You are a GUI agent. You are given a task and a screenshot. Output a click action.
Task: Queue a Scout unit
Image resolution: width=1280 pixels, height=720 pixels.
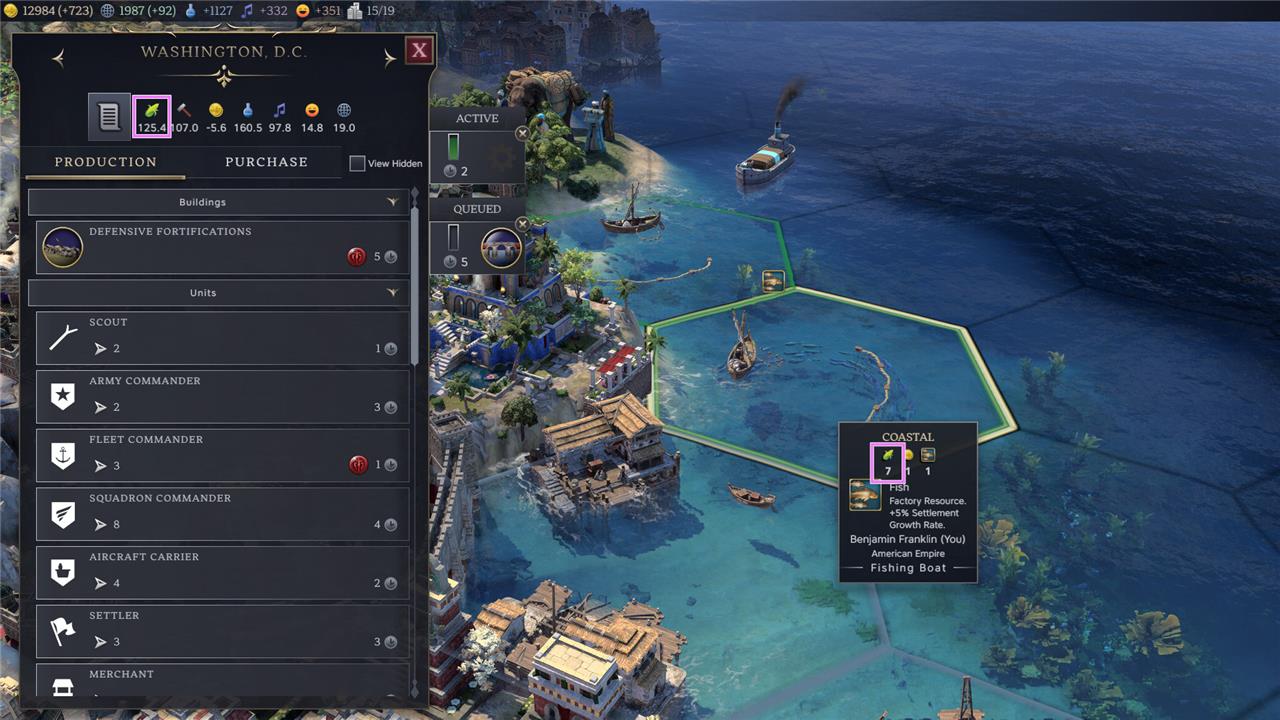click(222, 338)
